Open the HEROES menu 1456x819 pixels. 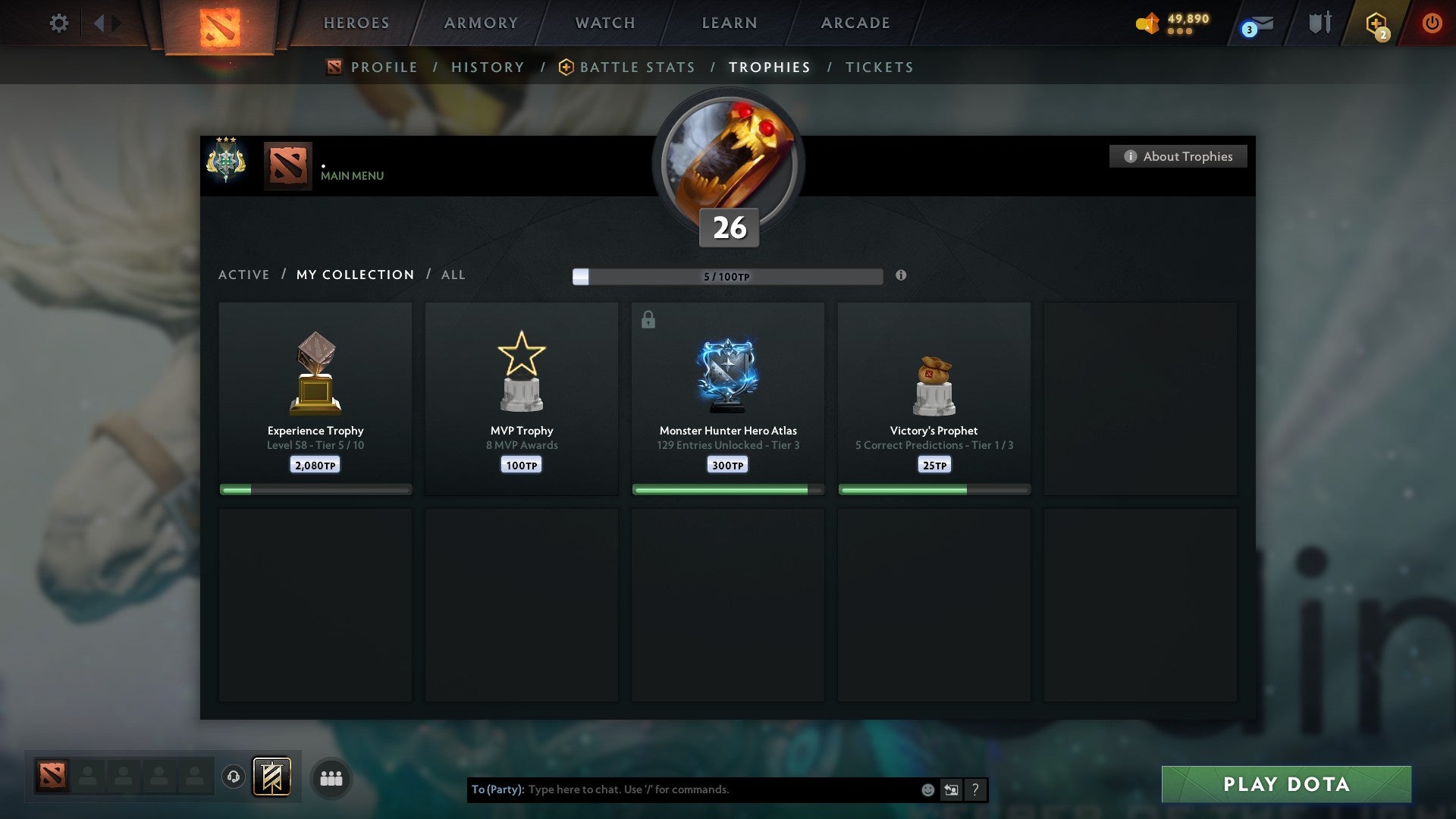(x=356, y=23)
